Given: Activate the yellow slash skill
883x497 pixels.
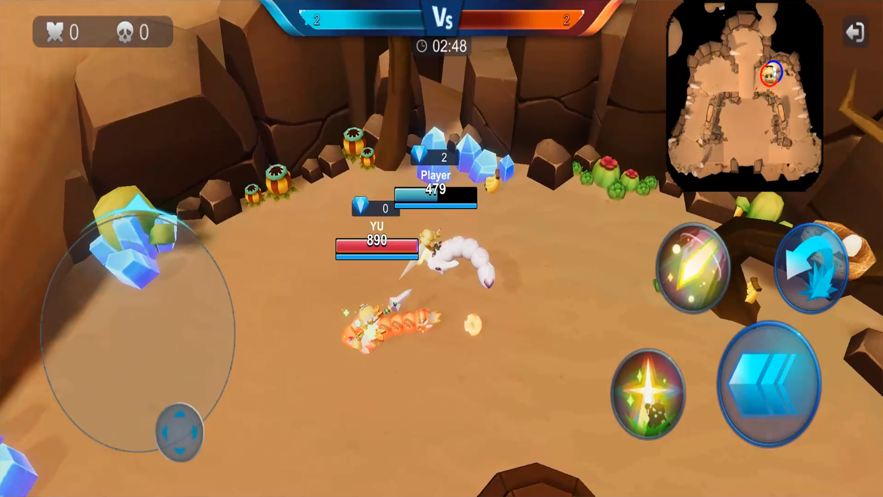Looking at the screenshot, I should (692, 267).
